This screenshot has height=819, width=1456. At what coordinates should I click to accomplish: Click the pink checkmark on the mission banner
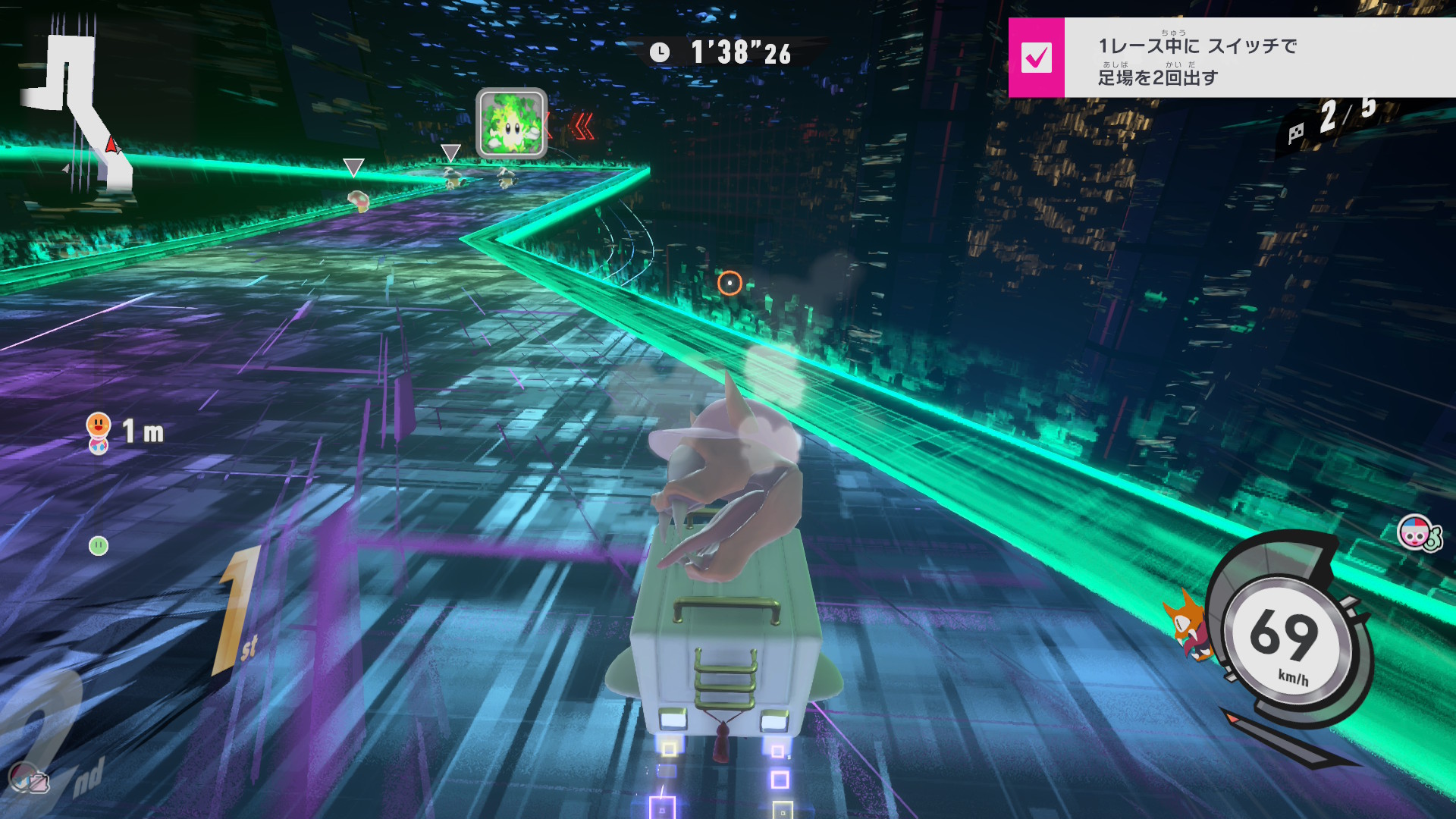1036,58
